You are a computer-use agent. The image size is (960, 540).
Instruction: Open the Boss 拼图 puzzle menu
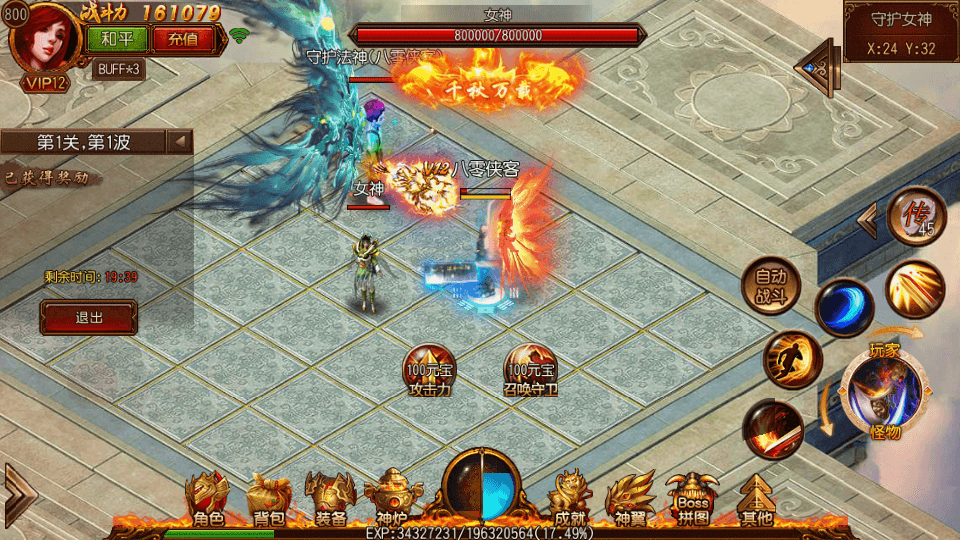pos(692,499)
